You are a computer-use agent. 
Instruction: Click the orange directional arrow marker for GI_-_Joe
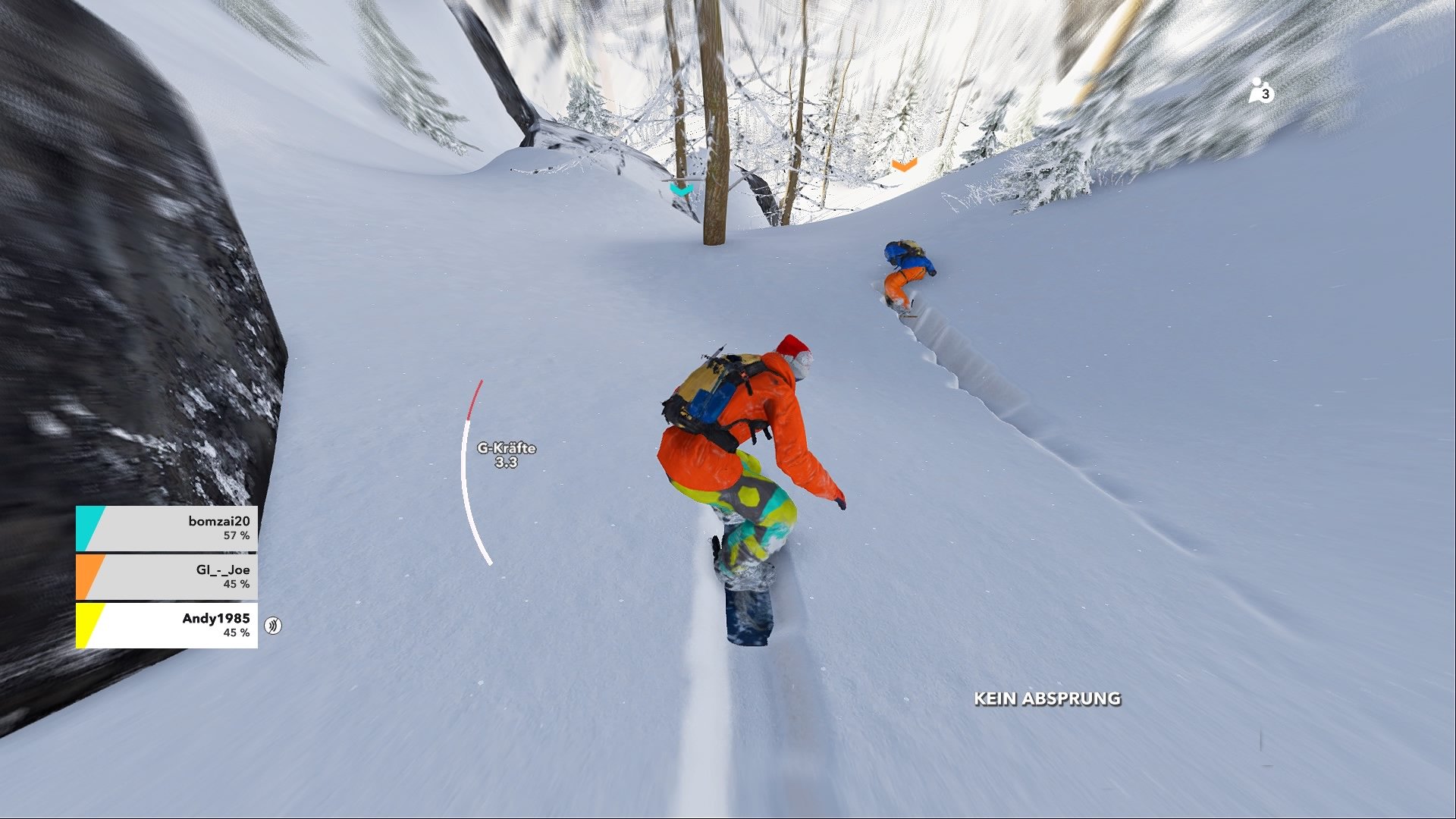[903, 165]
